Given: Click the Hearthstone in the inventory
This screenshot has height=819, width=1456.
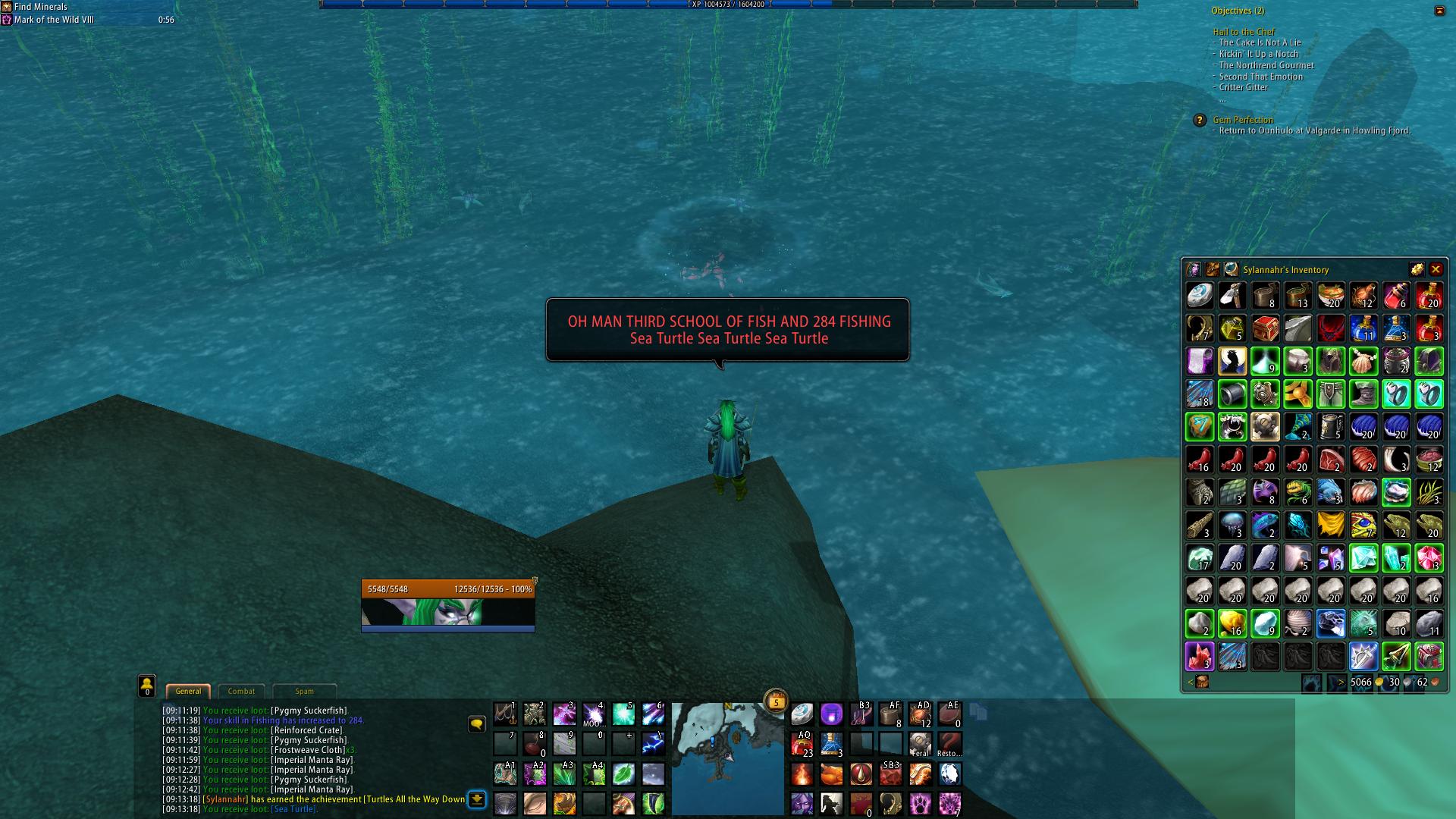Looking at the screenshot, I should pos(1200,296).
